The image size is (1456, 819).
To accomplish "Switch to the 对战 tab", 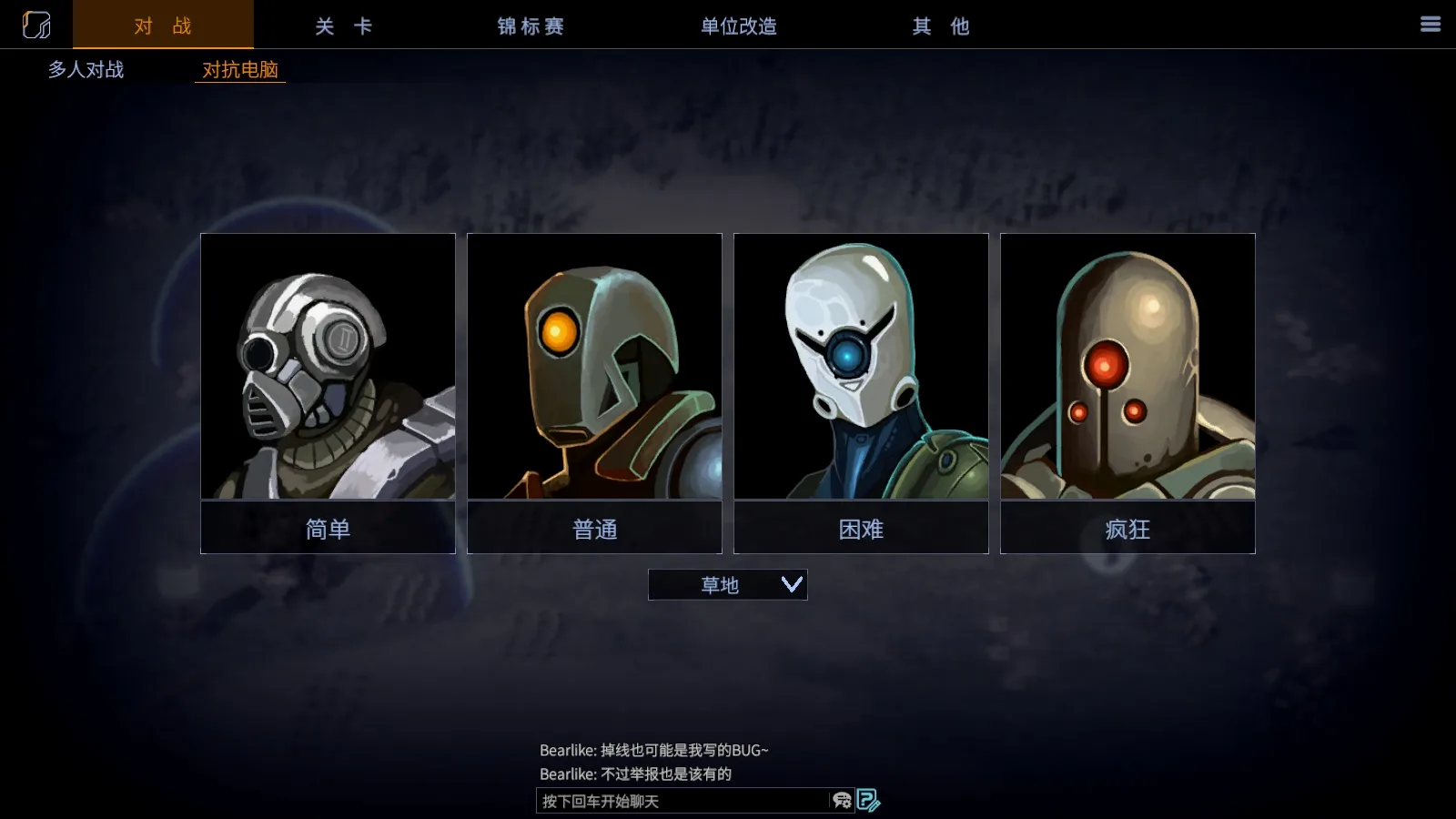I will (x=163, y=25).
